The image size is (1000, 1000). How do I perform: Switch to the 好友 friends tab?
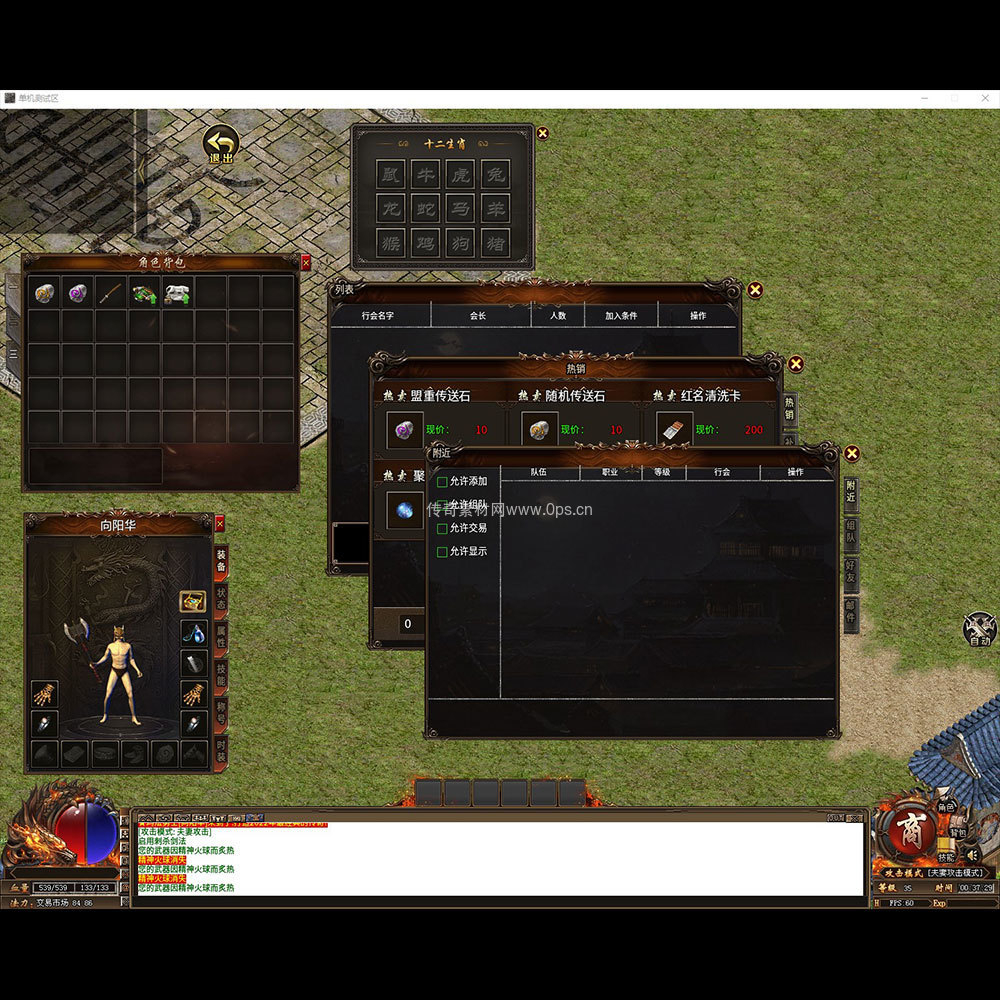[850, 572]
